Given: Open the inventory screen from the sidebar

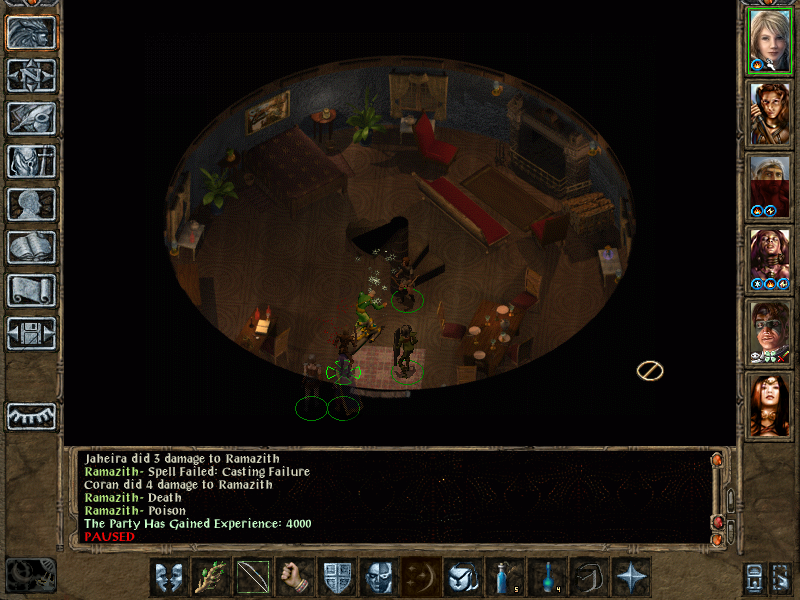Looking at the screenshot, I should [x=32, y=161].
